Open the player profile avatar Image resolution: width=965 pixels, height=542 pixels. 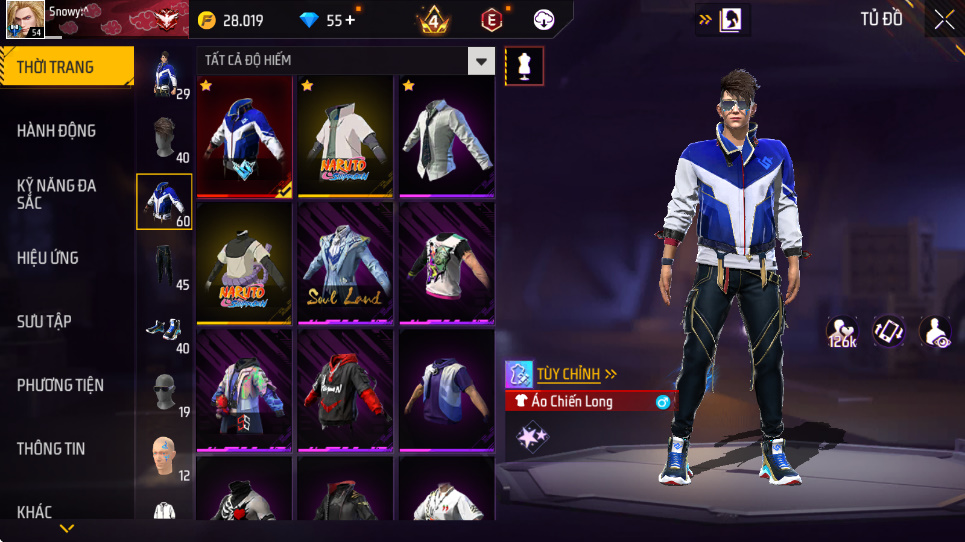click(24, 19)
